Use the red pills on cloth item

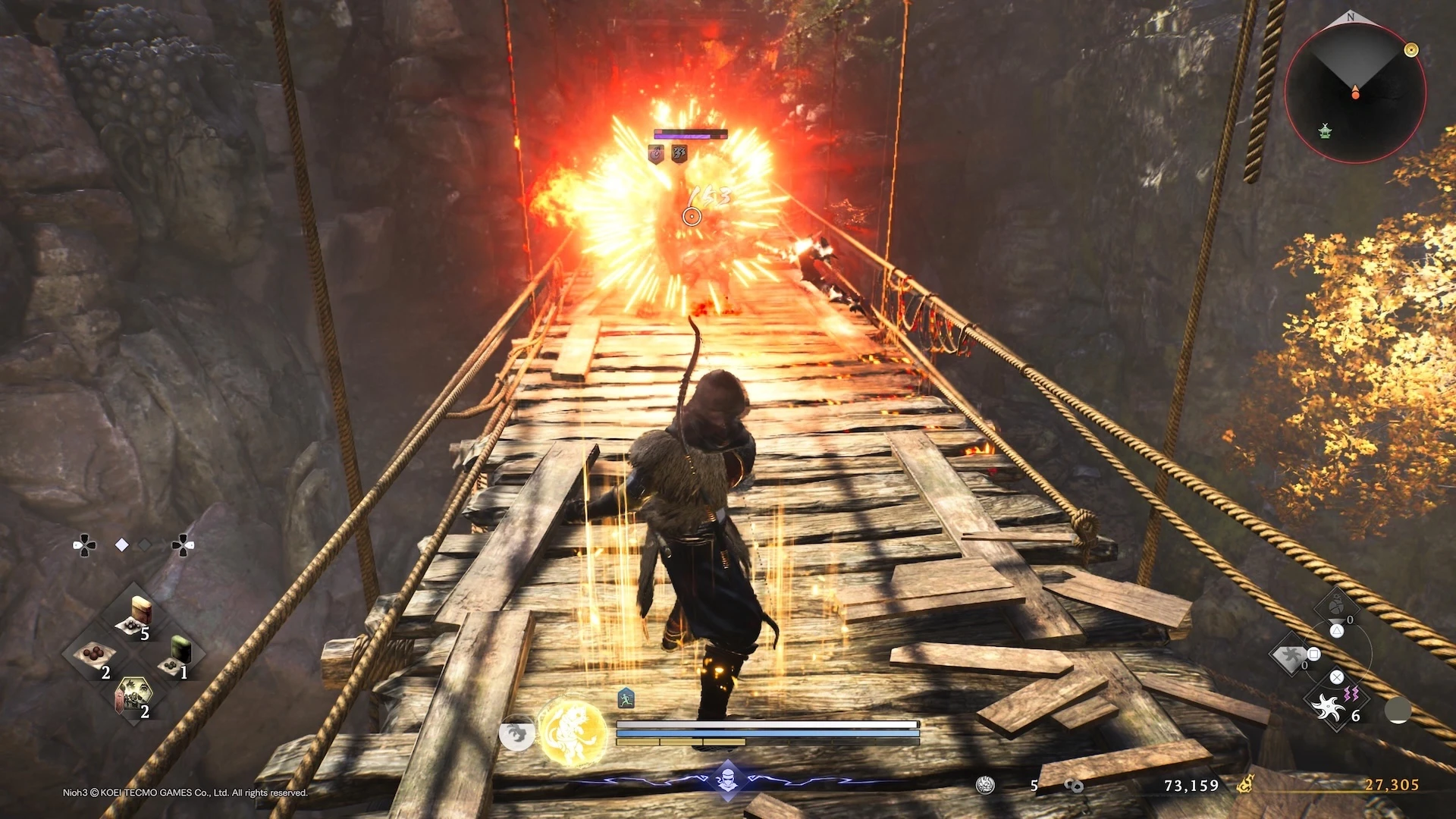tap(94, 654)
